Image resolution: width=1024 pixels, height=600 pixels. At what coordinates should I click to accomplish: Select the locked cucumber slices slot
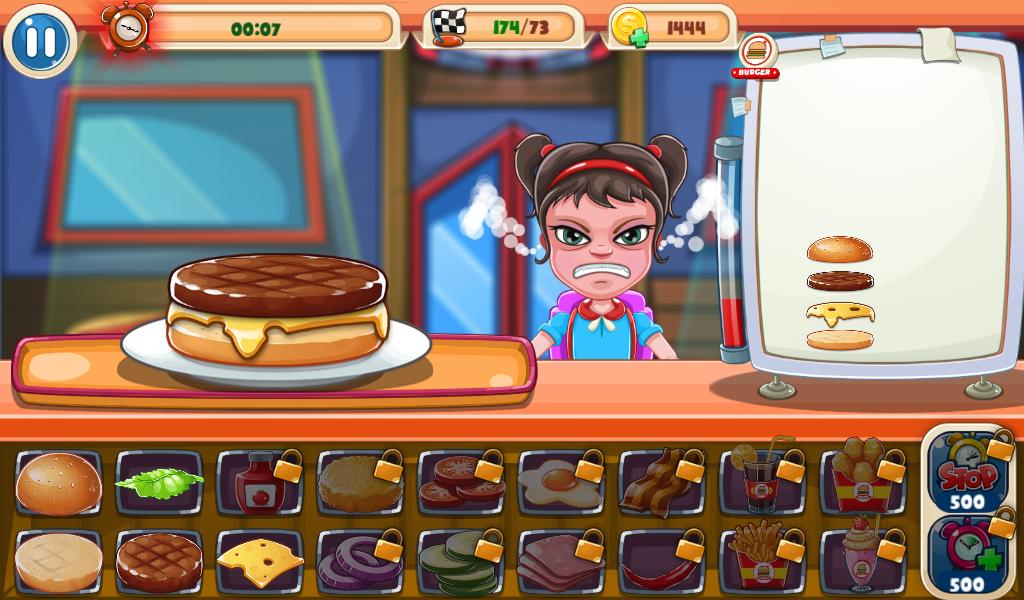pos(460,562)
